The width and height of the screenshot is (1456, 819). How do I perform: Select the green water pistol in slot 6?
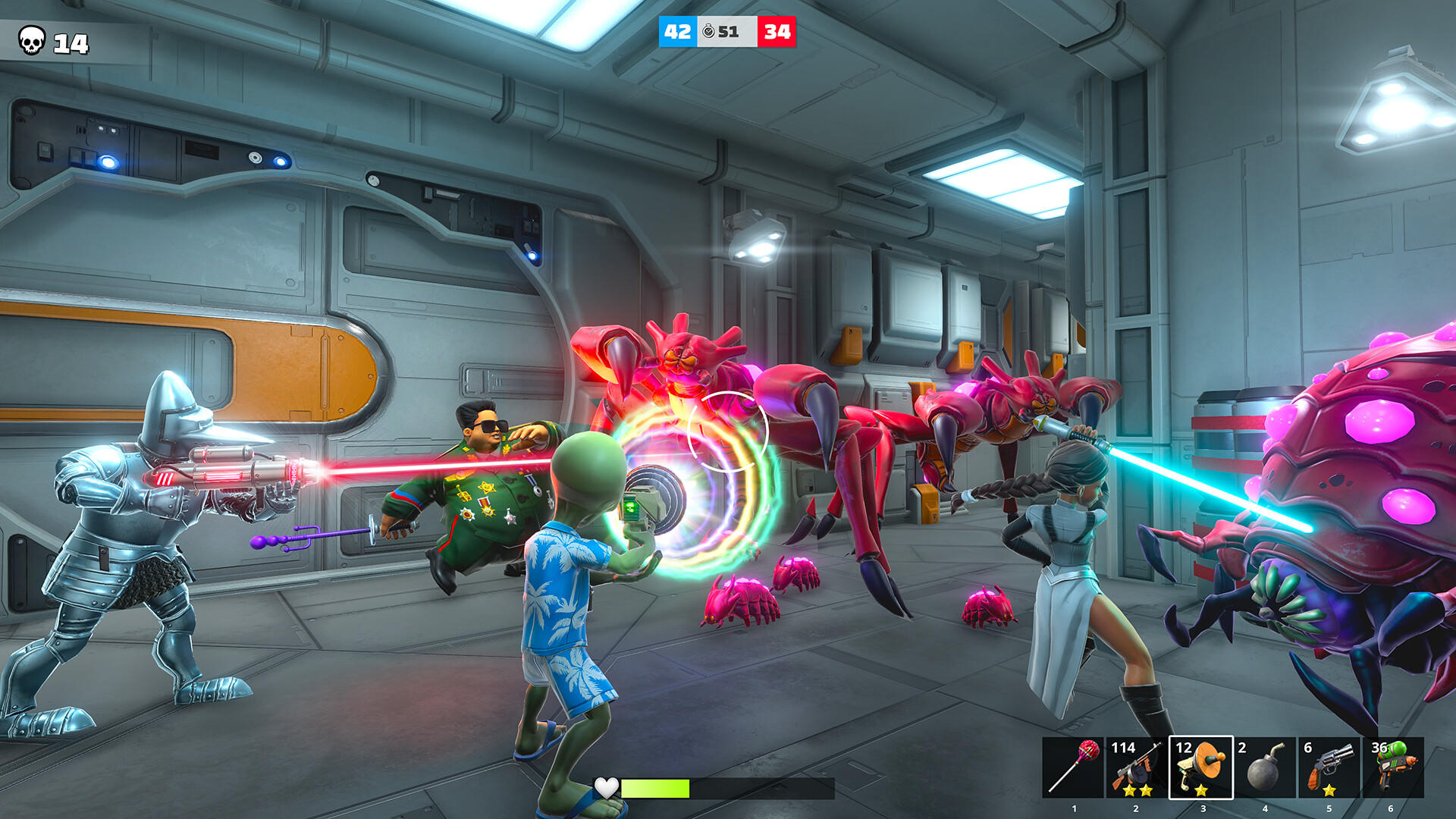point(1395,767)
